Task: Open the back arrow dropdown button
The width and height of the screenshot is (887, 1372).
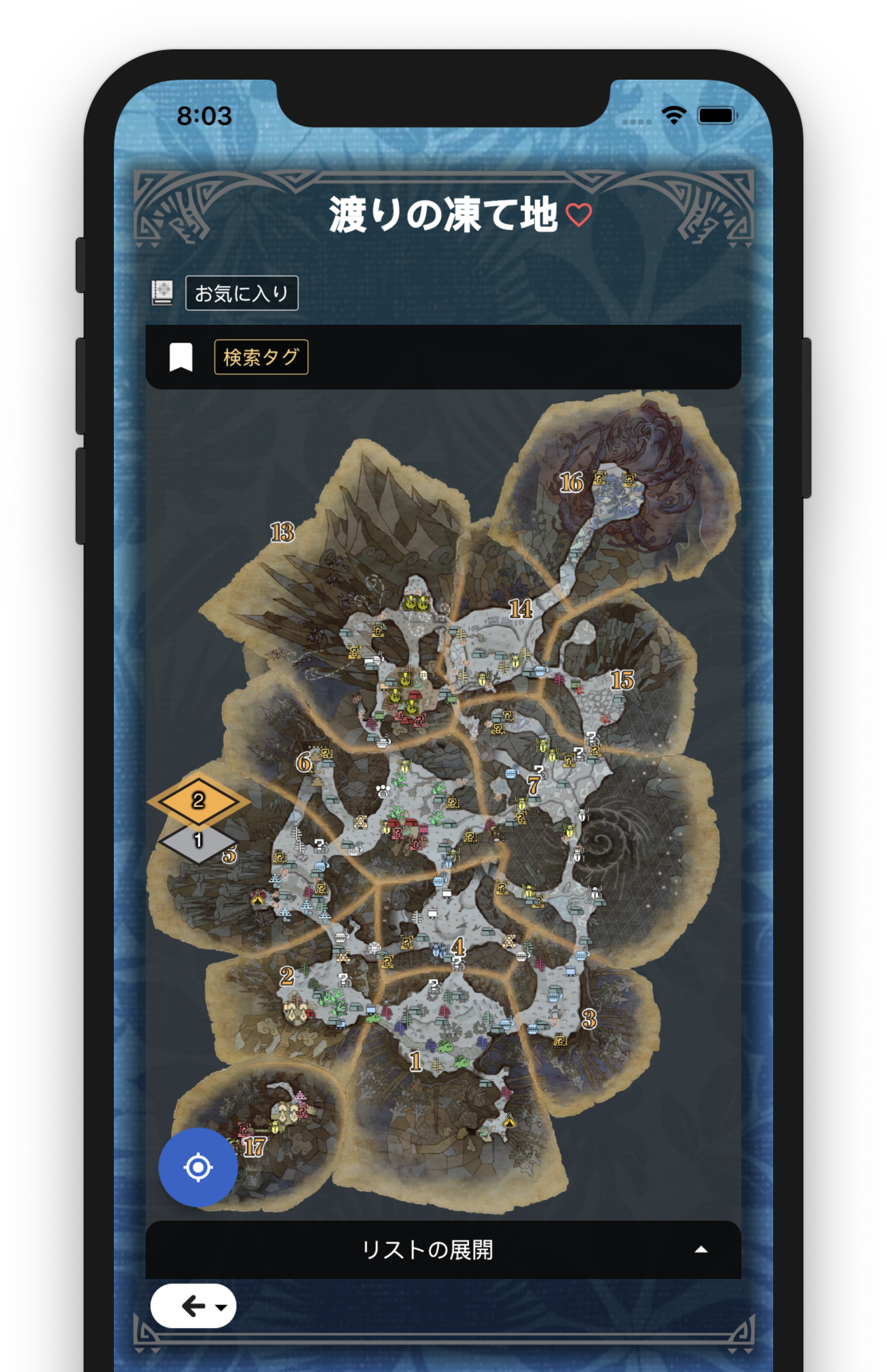Action: (193, 1306)
